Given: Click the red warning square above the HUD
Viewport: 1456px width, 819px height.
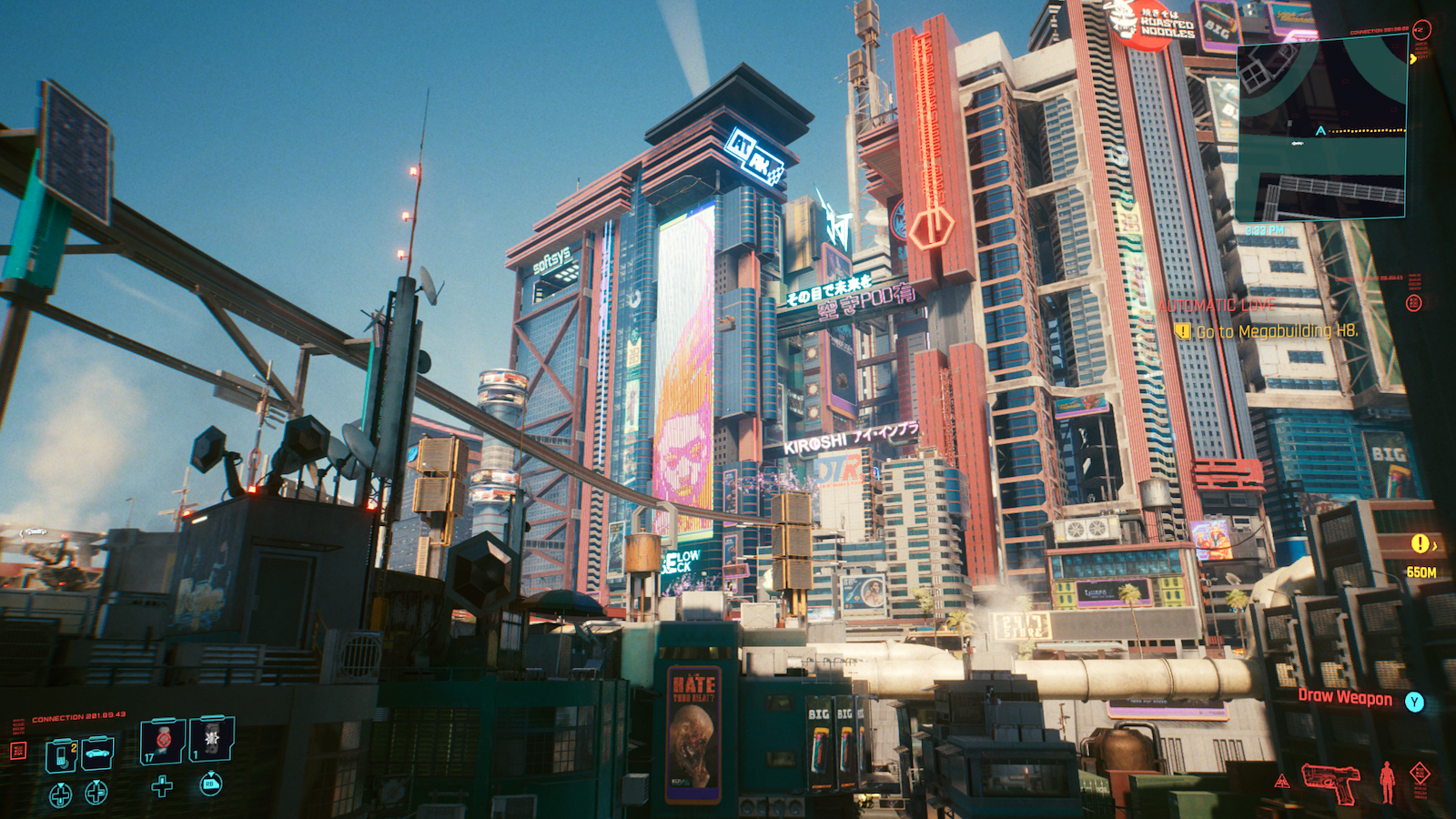Looking at the screenshot, I should [x=19, y=752].
